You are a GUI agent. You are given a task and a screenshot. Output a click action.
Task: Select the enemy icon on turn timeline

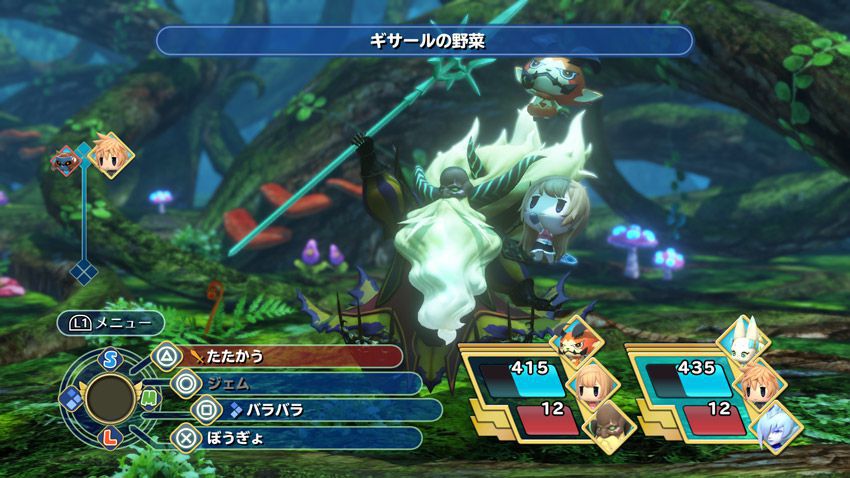[x=67, y=159]
